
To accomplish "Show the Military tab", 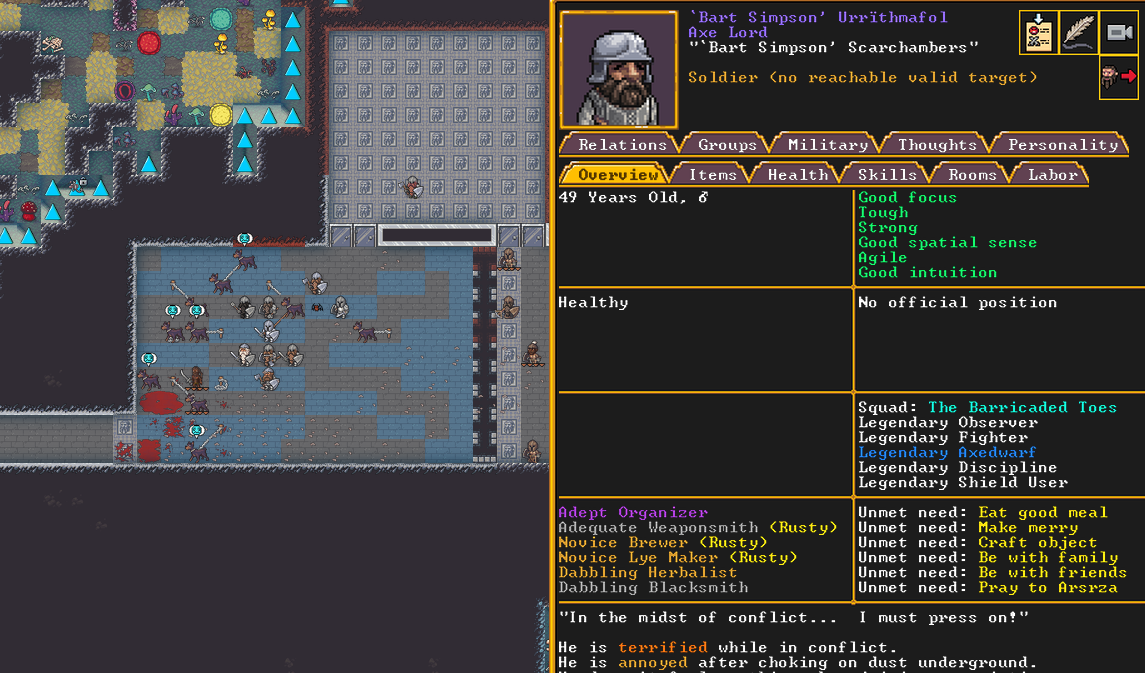I will coord(827,145).
